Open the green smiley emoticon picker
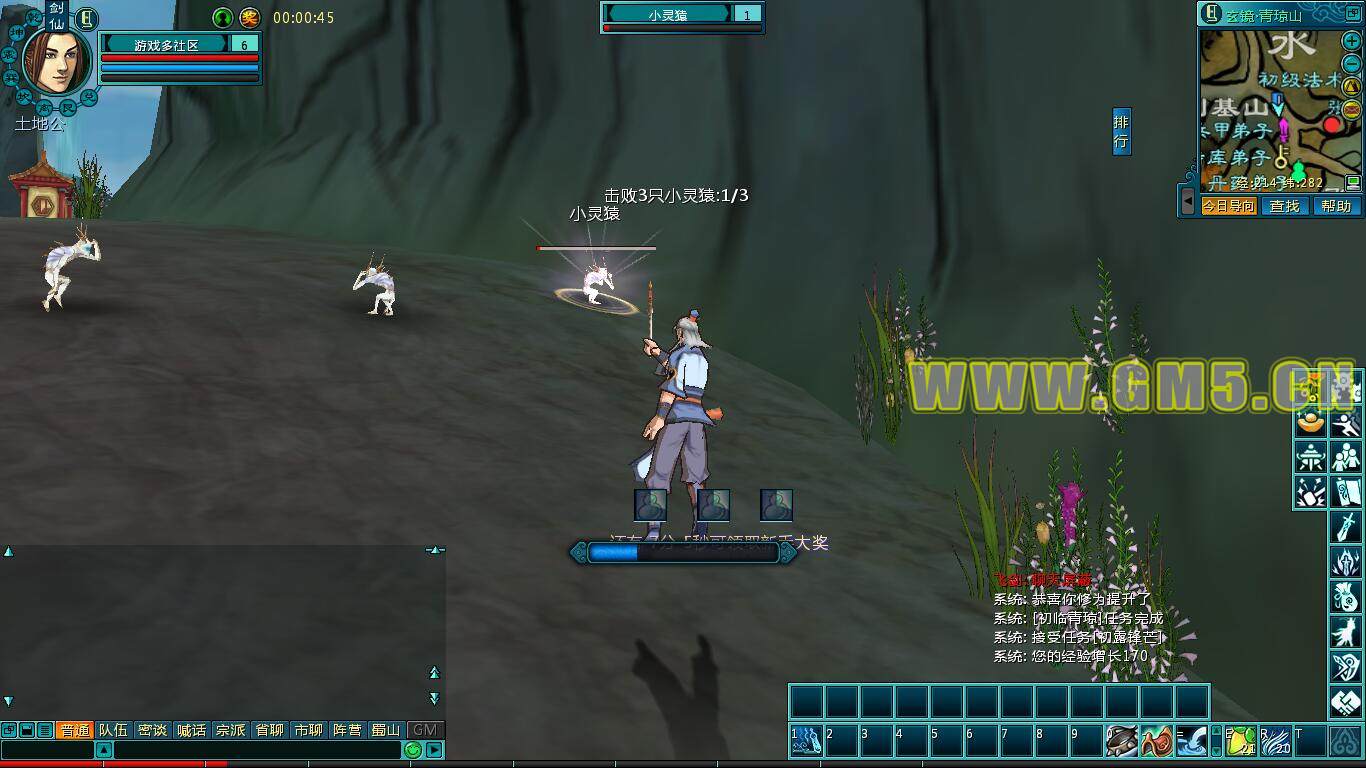This screenshot has height=768, width=1366. tap(413, 750)
